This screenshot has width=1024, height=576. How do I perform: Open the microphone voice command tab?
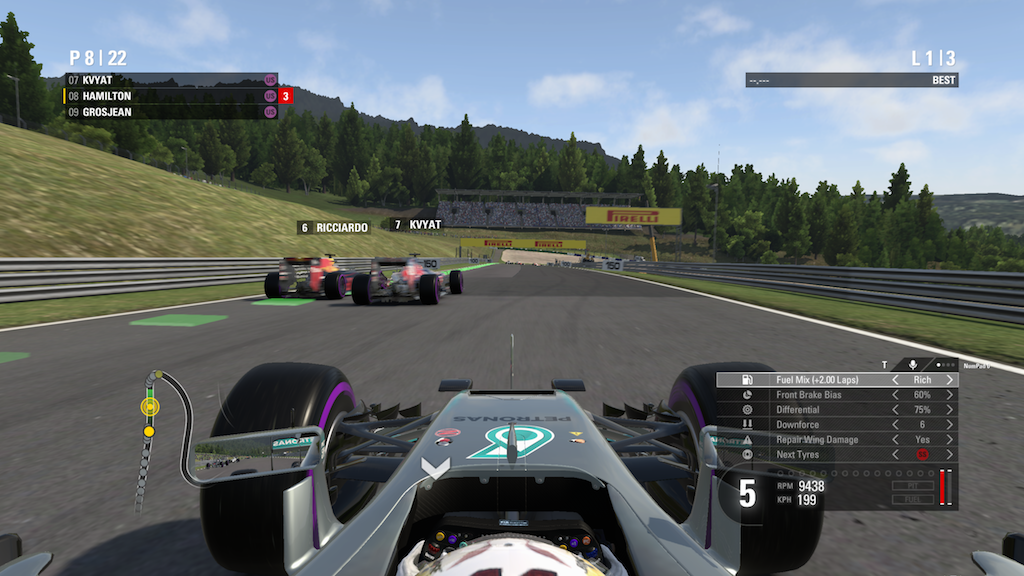pyautogui.click(x=913, y=365)
